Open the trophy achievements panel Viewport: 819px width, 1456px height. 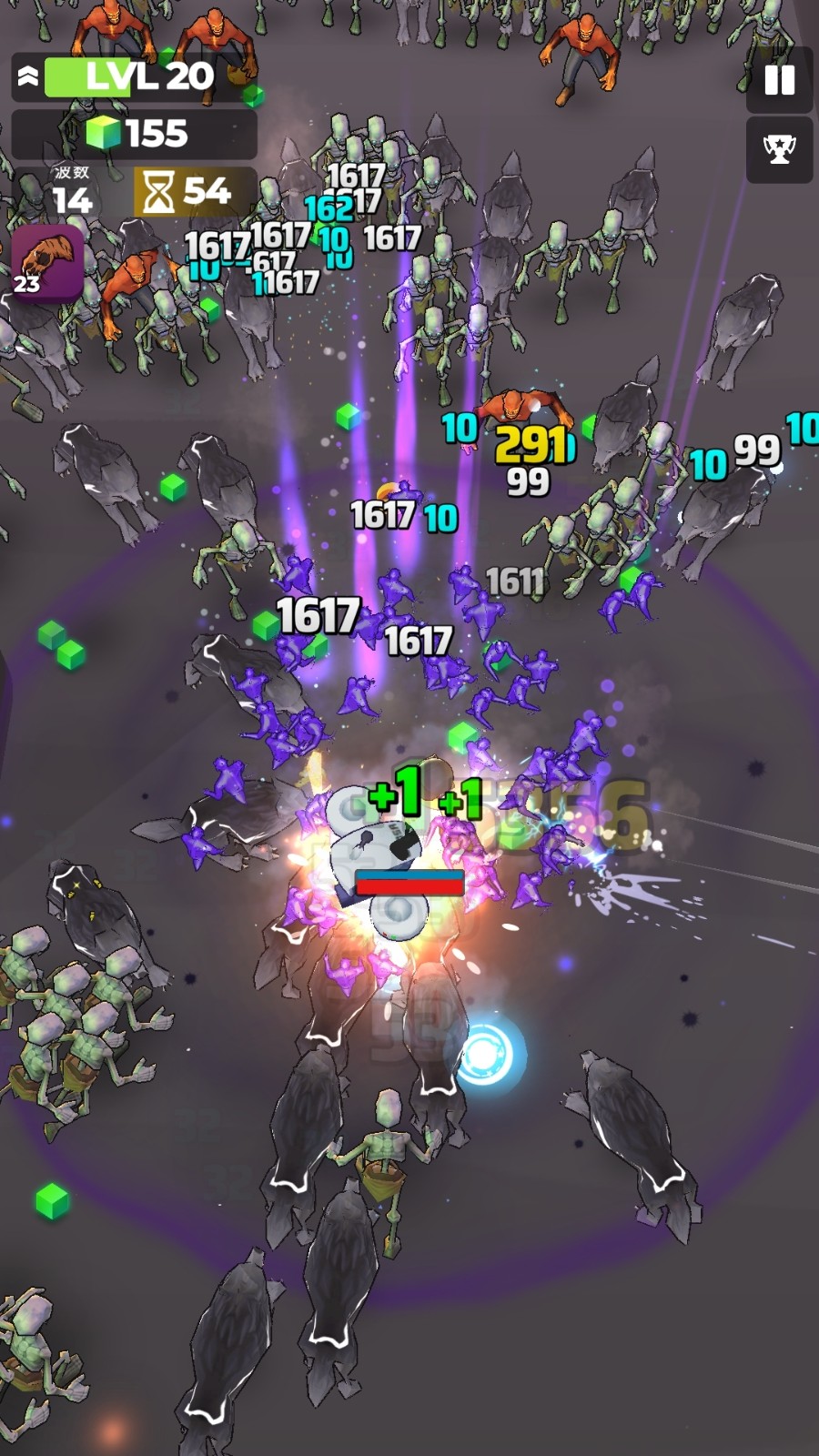point(779,149)
